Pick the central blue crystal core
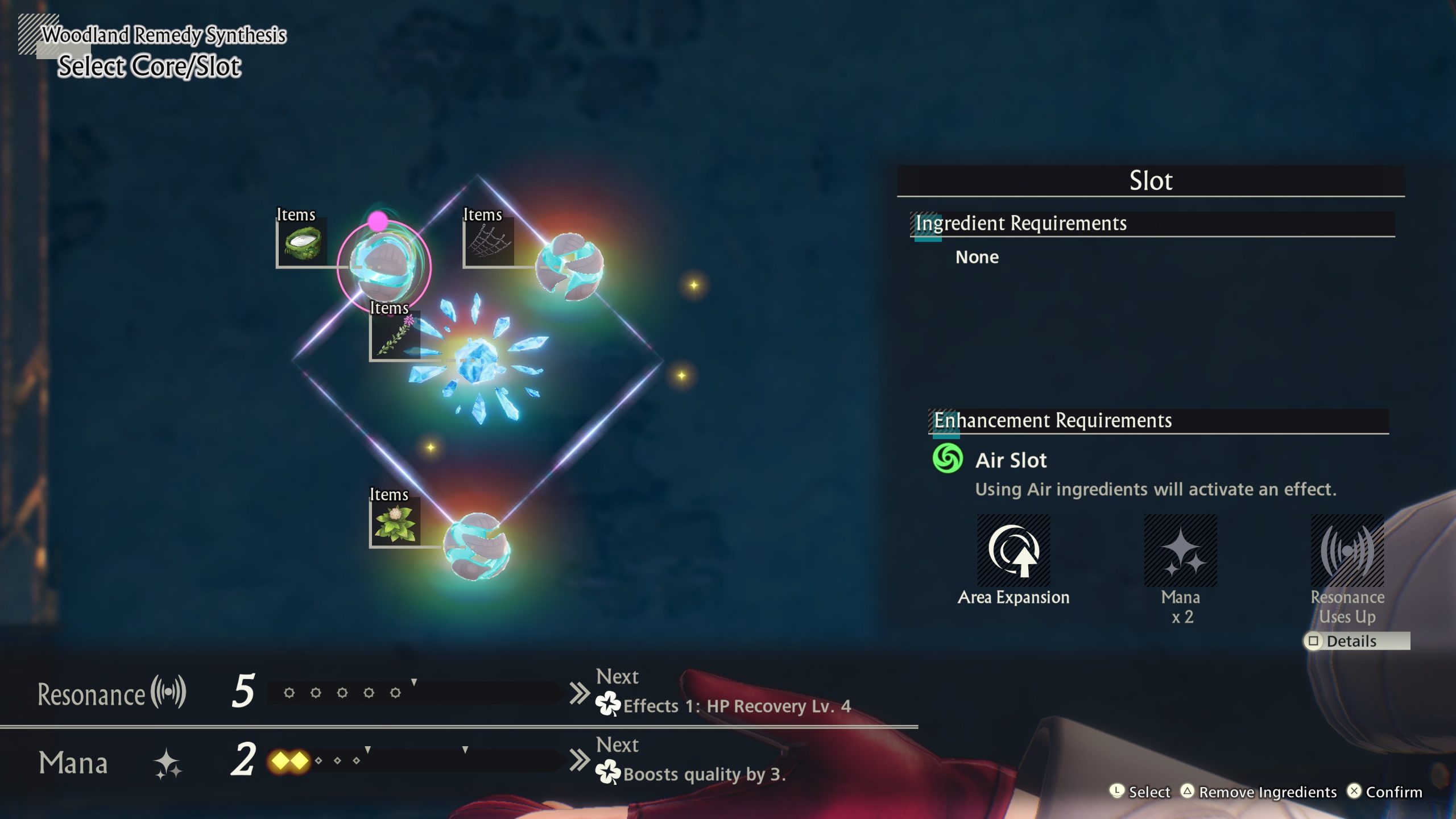This screenshot has width=1456, height=819. coord(477,360)
